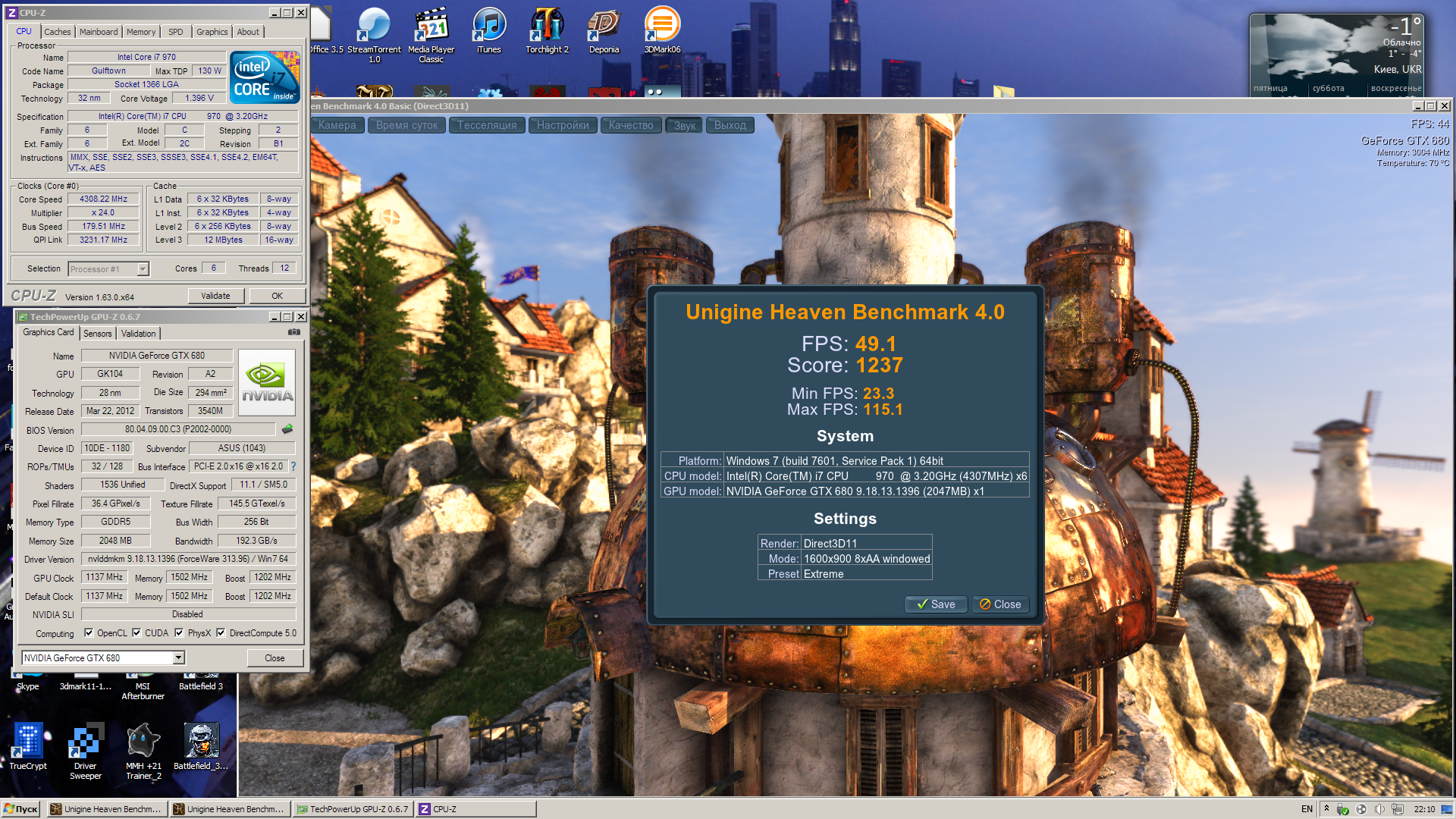The width and height of the screenshot is (1456, 819).
Task: Click the Выход button to exit
Action: (x=730, y=125)
